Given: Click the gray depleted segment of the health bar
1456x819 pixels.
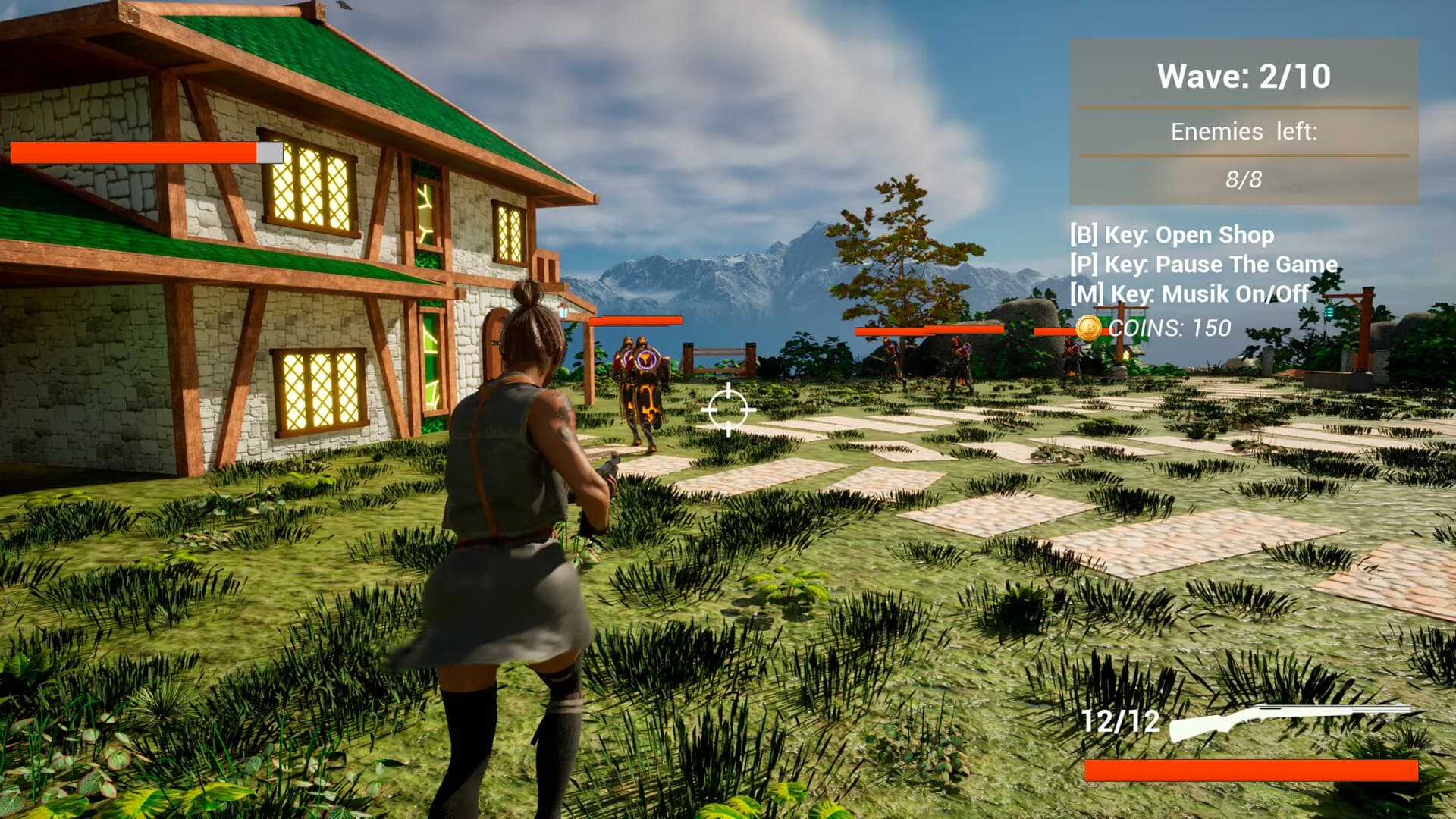Looking at the screenshot, I should pos(269,153).
